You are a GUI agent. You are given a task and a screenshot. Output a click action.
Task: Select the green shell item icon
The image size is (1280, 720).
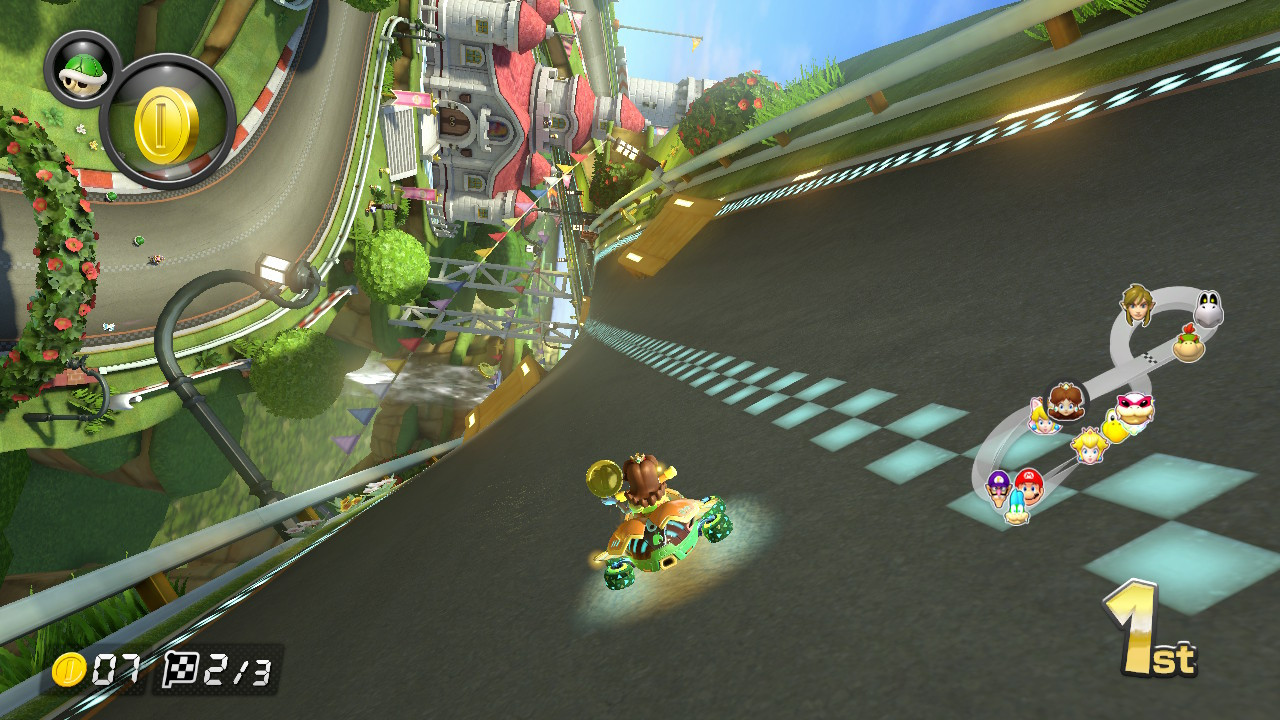coord(83,71)
